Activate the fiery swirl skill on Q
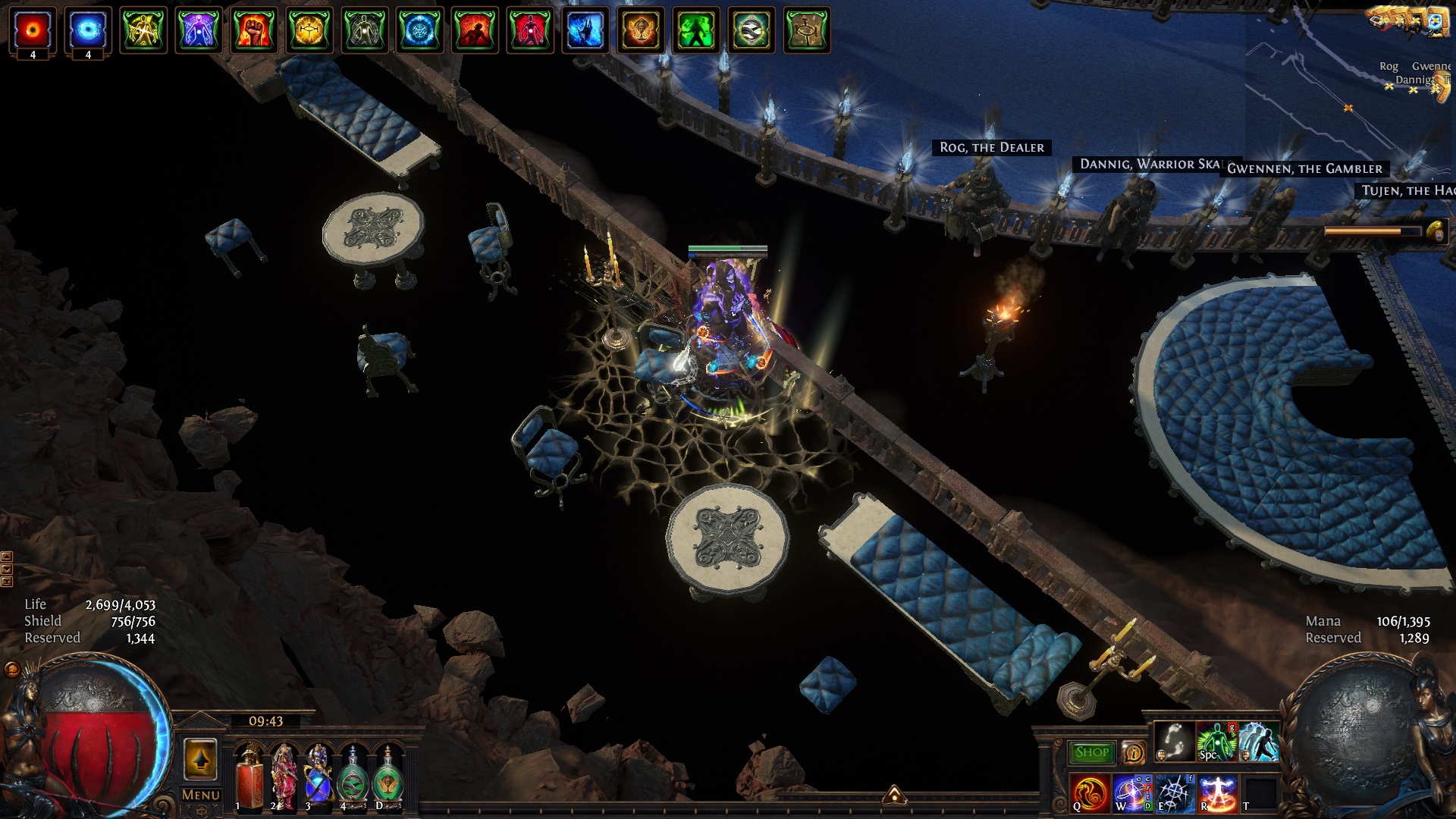The width and height of the screenshot is (1456, 819). tap(1090, 792)
